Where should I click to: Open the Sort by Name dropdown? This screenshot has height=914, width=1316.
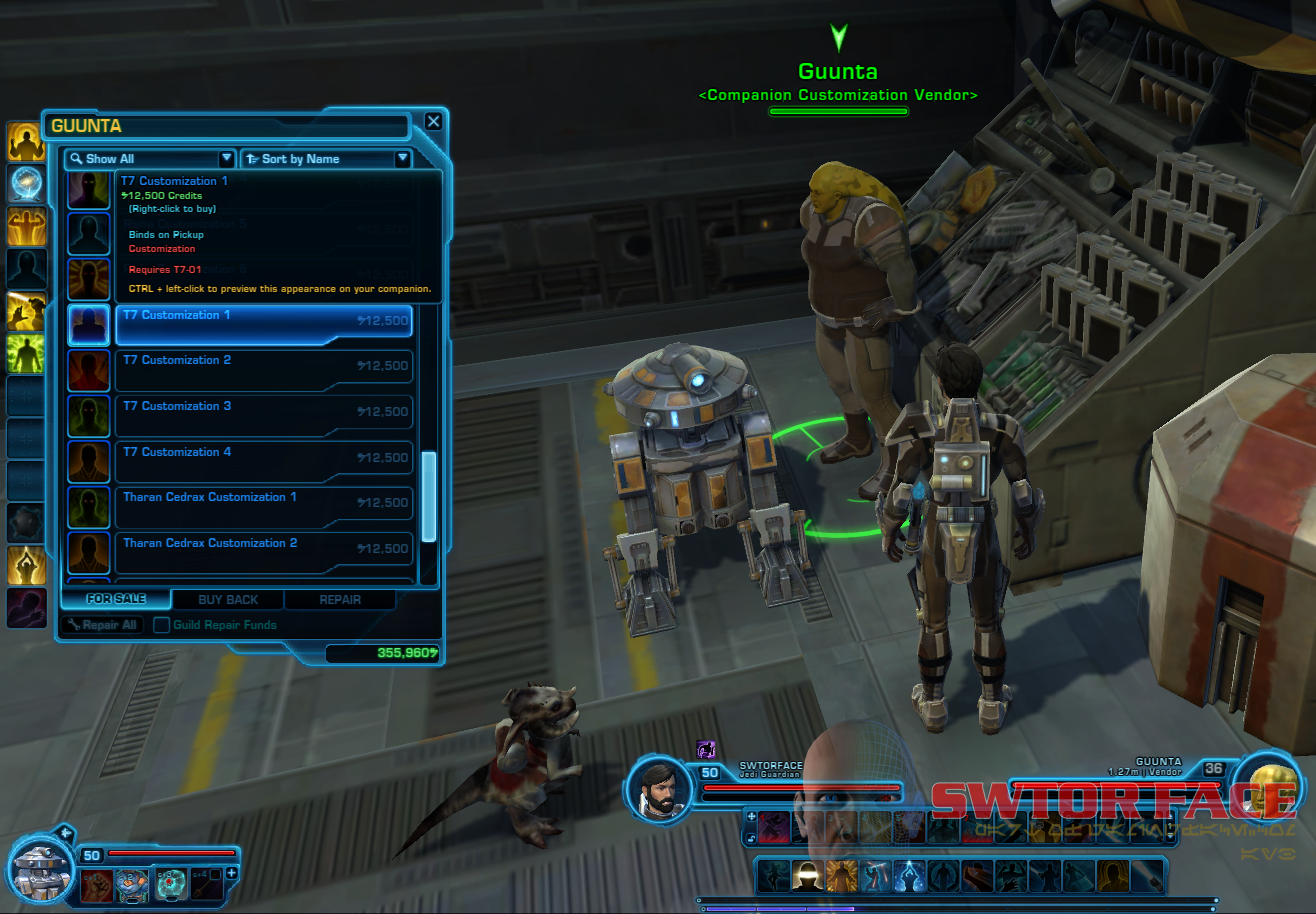[326, 159]
